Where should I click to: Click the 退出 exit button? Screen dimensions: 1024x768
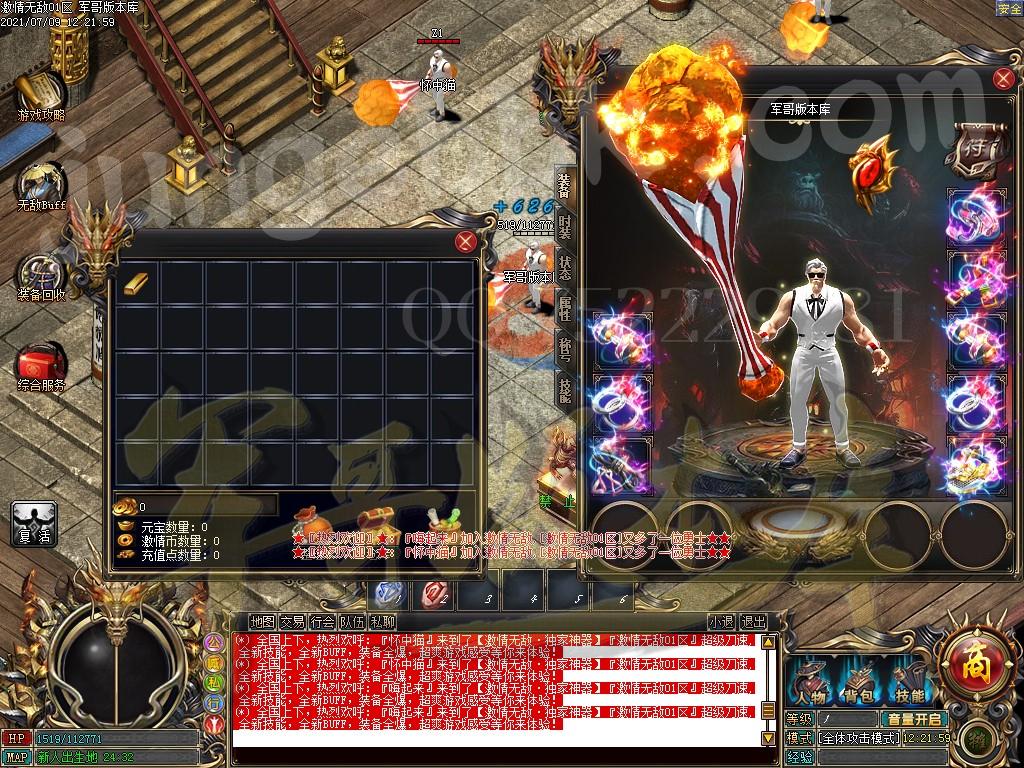click(753, 621)
